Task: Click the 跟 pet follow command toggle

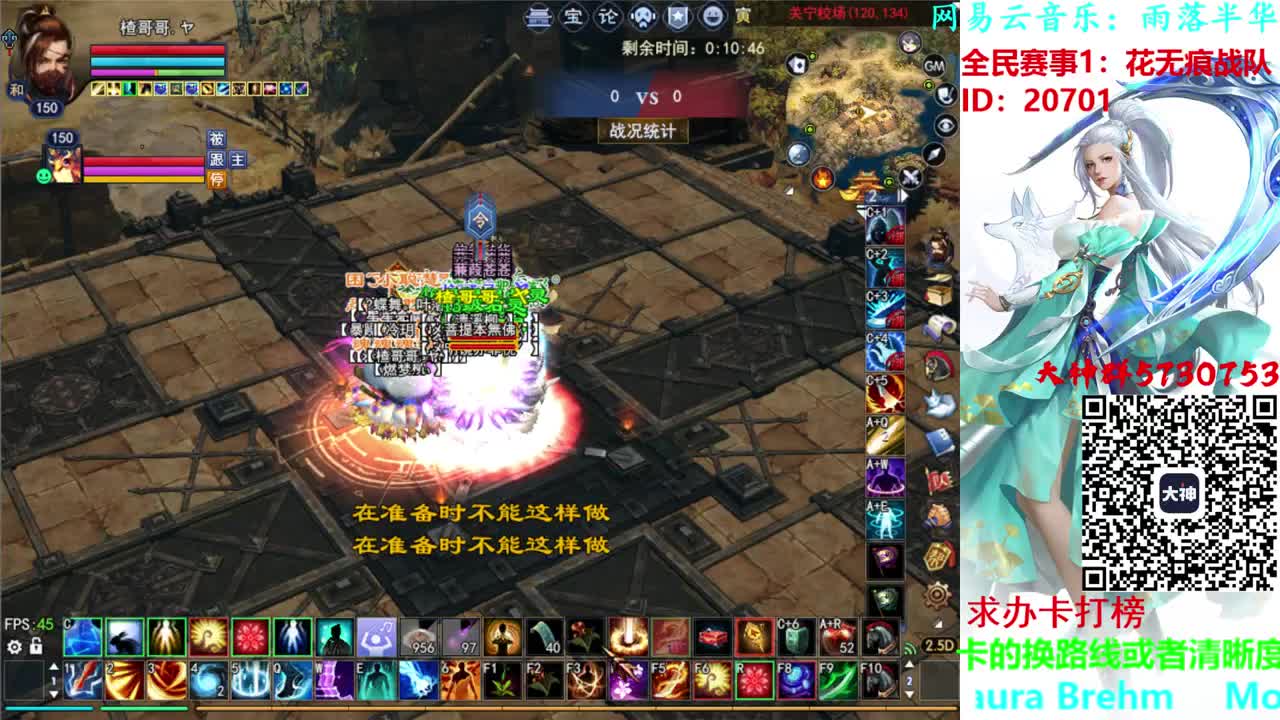Action: coord(216,160)
